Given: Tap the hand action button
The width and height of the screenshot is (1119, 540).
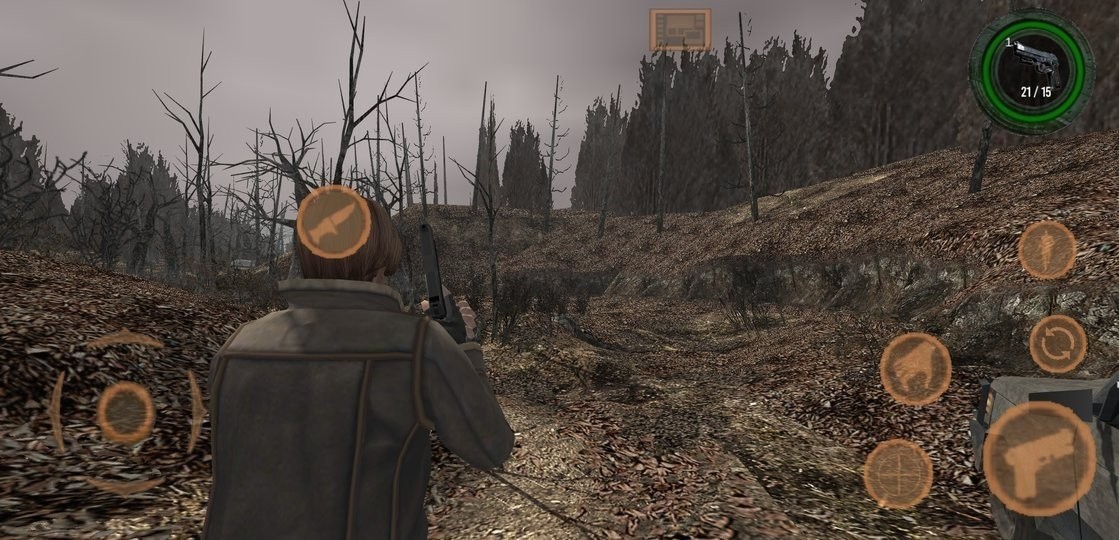Looking at the screenshot, I should [915, 369].
